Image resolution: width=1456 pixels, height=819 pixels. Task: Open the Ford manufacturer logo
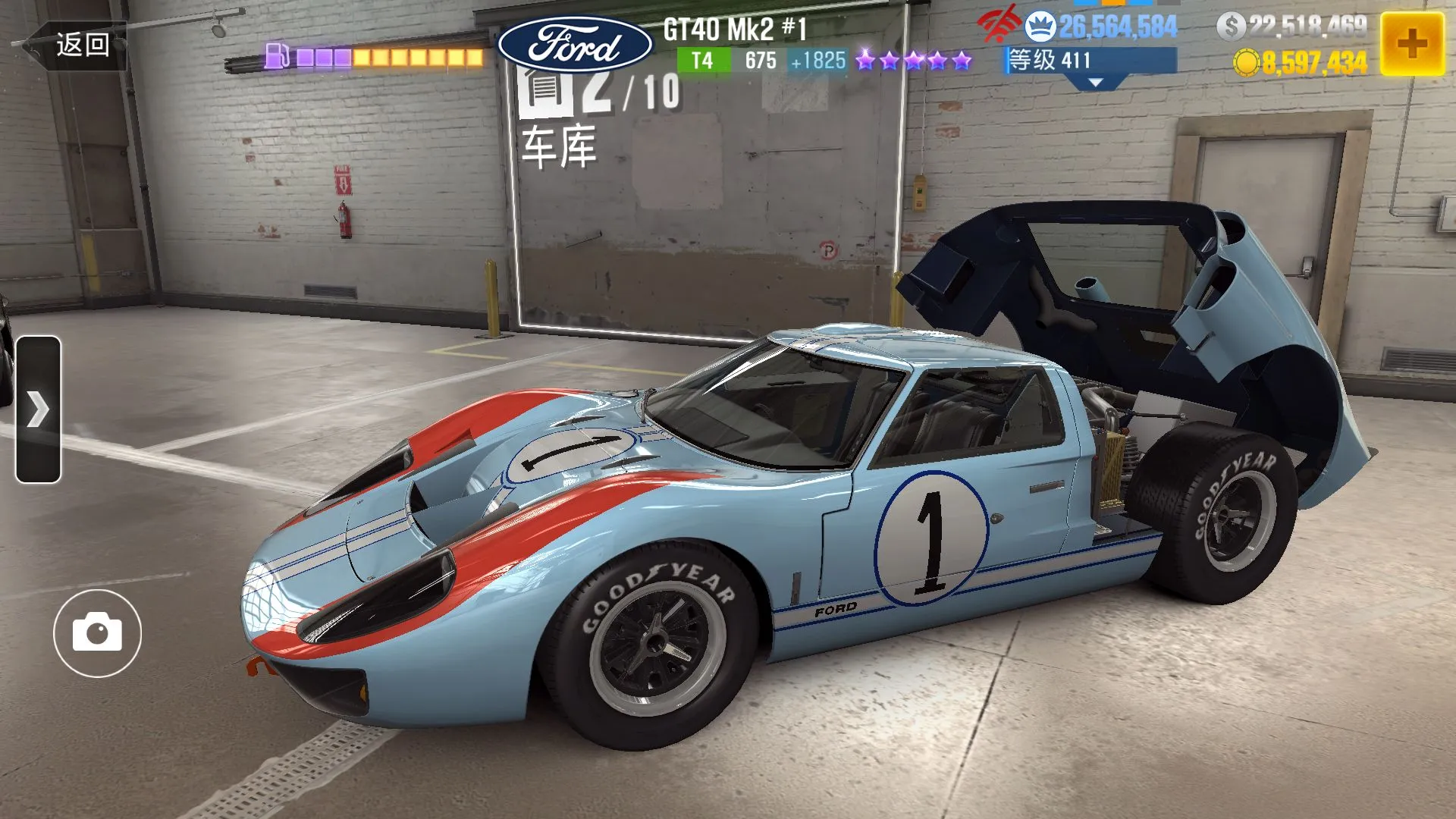pyautogui.click(x=575, y=45)
